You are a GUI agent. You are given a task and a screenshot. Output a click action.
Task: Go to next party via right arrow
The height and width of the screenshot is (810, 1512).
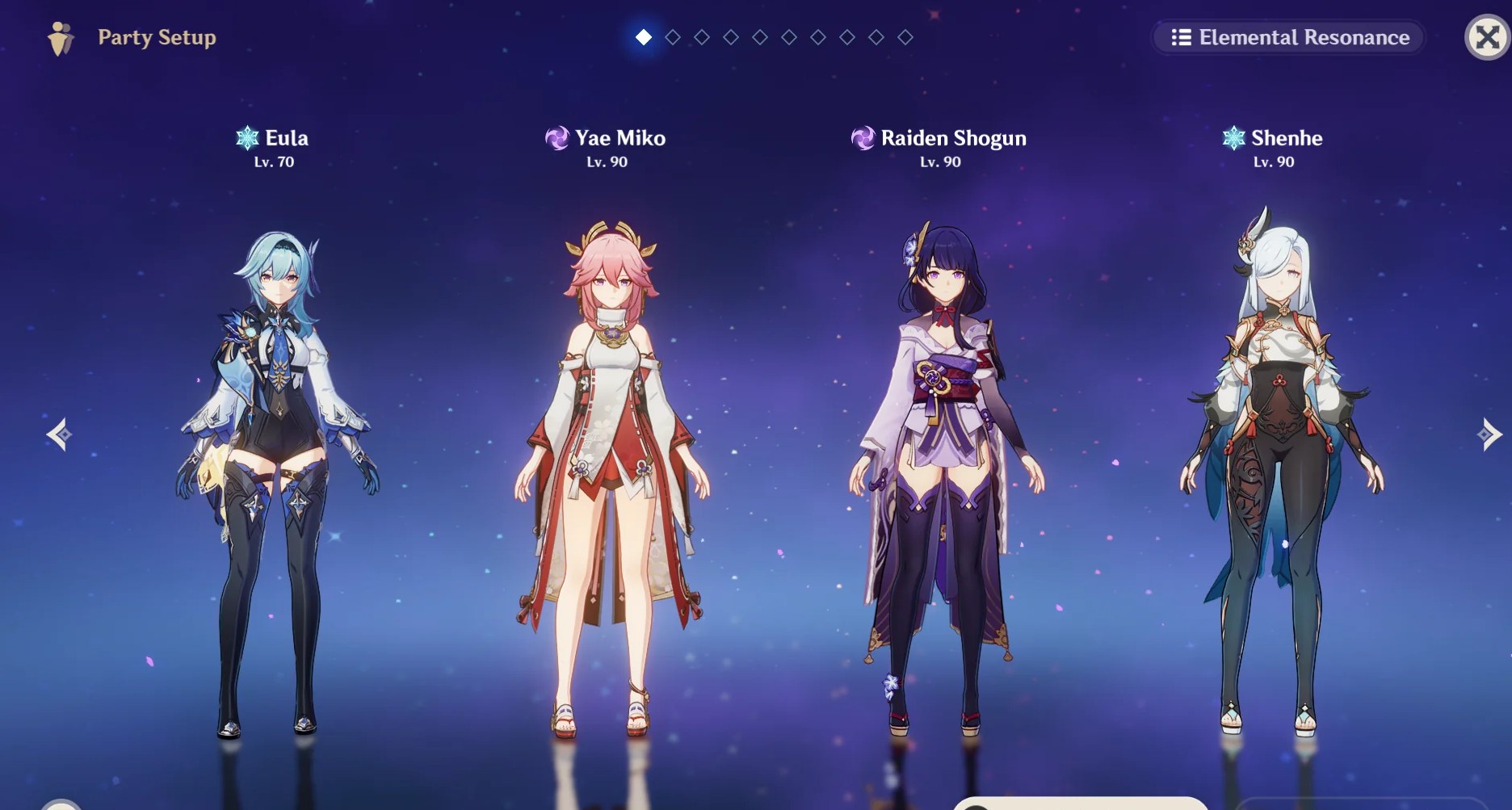(1490, 434)
